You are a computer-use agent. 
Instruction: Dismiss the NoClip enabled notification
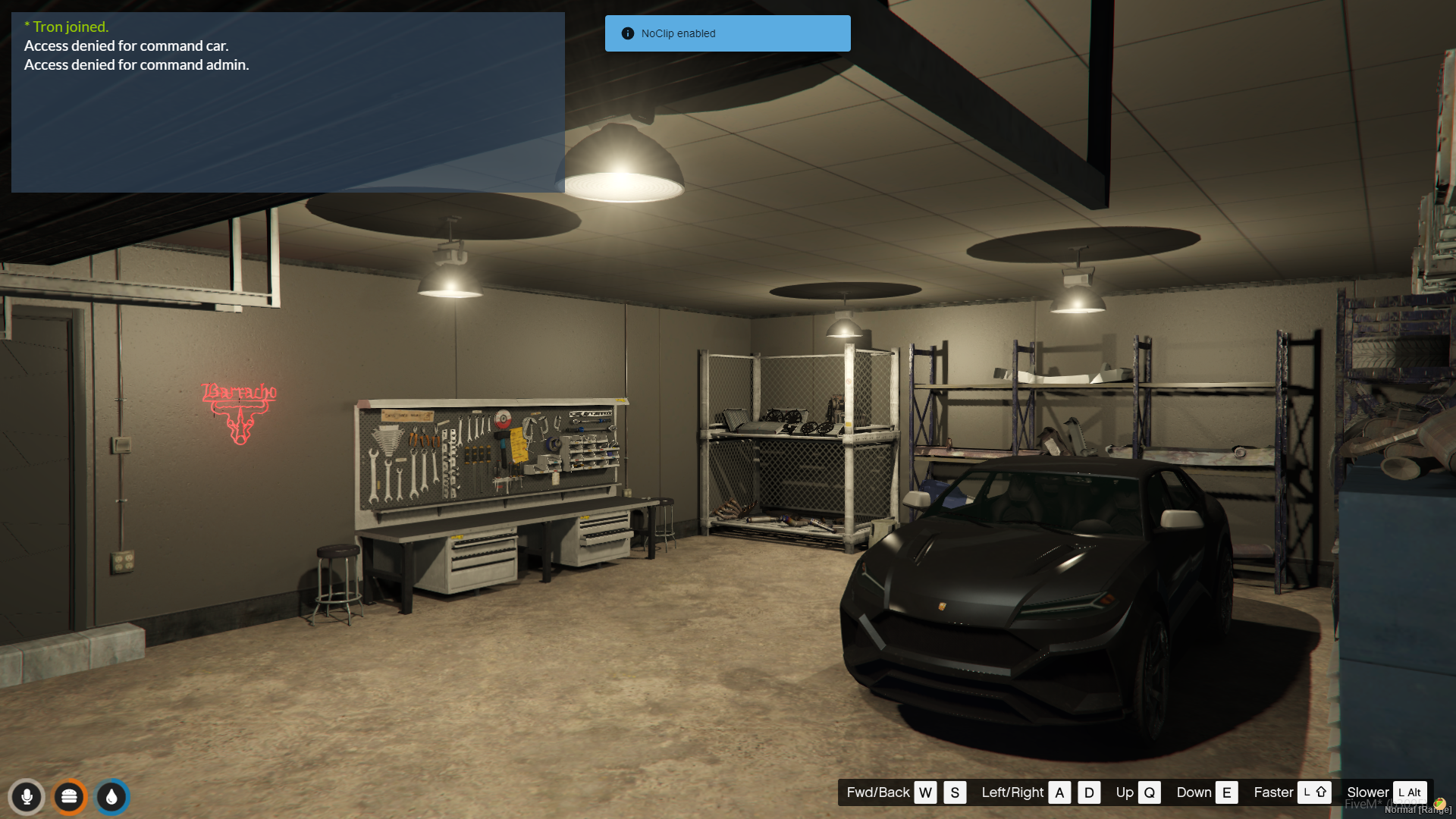pyautogui.click(x=727, y=33)
